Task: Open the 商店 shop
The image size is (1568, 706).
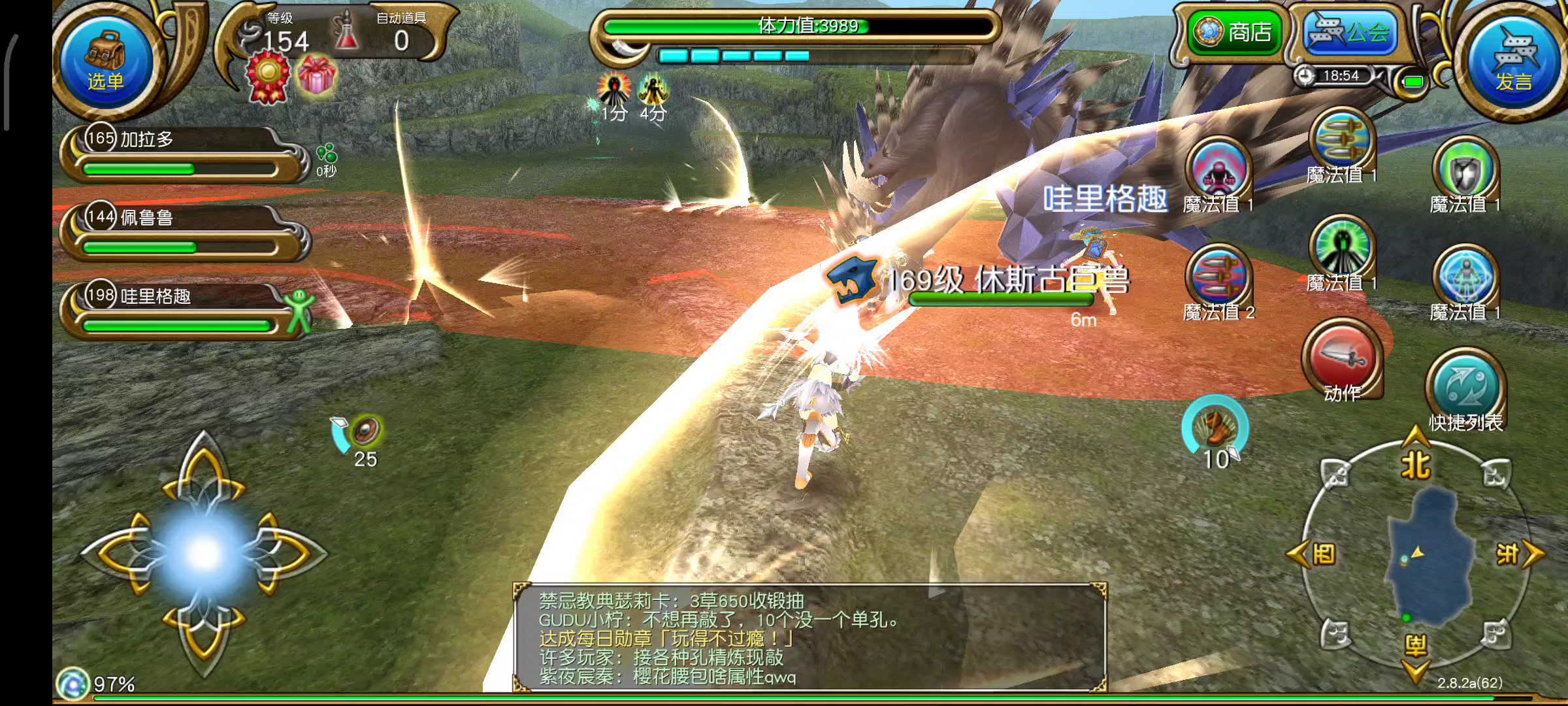Action: pos(1233,32)
